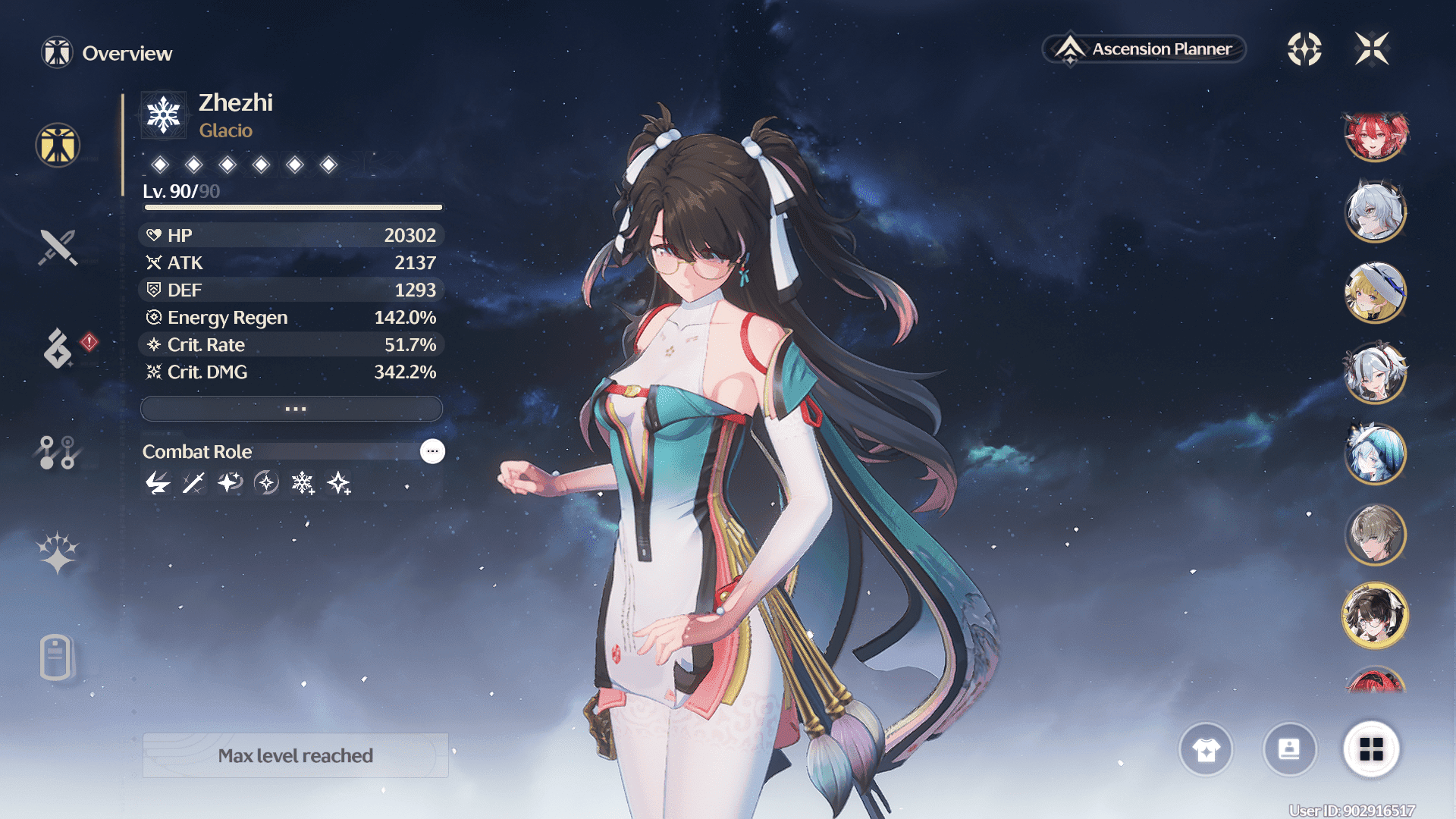This screenshot has width=1456, height=819.
Task: Click the circular target icon beside Ascension Planner
Action: click(1304, 49)
